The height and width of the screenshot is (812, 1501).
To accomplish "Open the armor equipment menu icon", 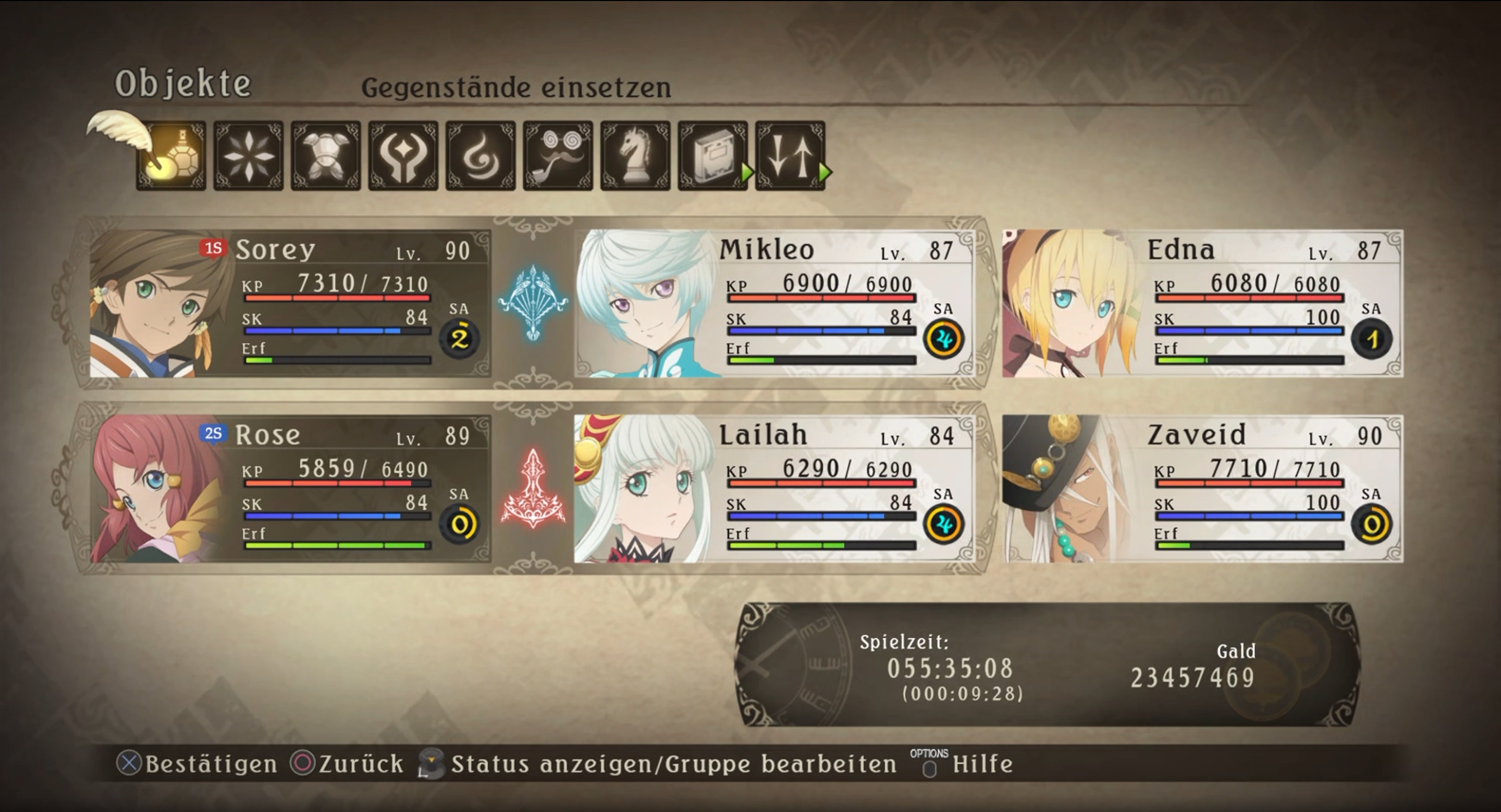I will tap(326, 155).
